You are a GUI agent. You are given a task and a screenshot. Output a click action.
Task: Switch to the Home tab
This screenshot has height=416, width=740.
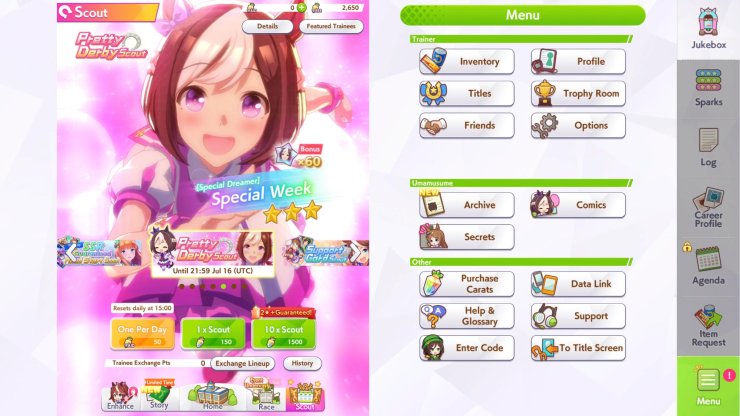coord(212,396)
